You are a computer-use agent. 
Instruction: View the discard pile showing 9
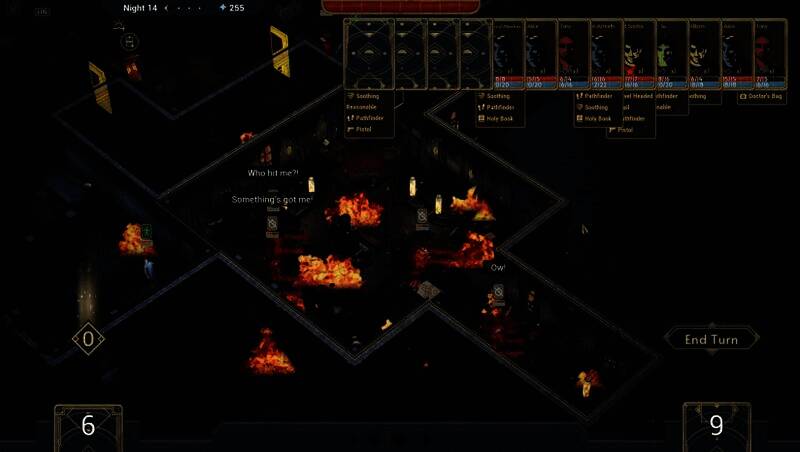(716, 426)
